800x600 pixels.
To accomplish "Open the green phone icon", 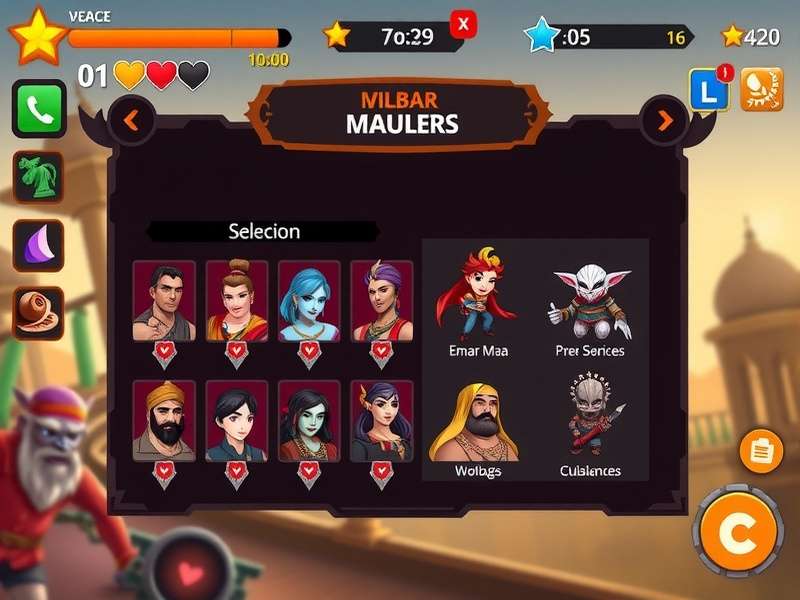I will [x=39, y=109].
